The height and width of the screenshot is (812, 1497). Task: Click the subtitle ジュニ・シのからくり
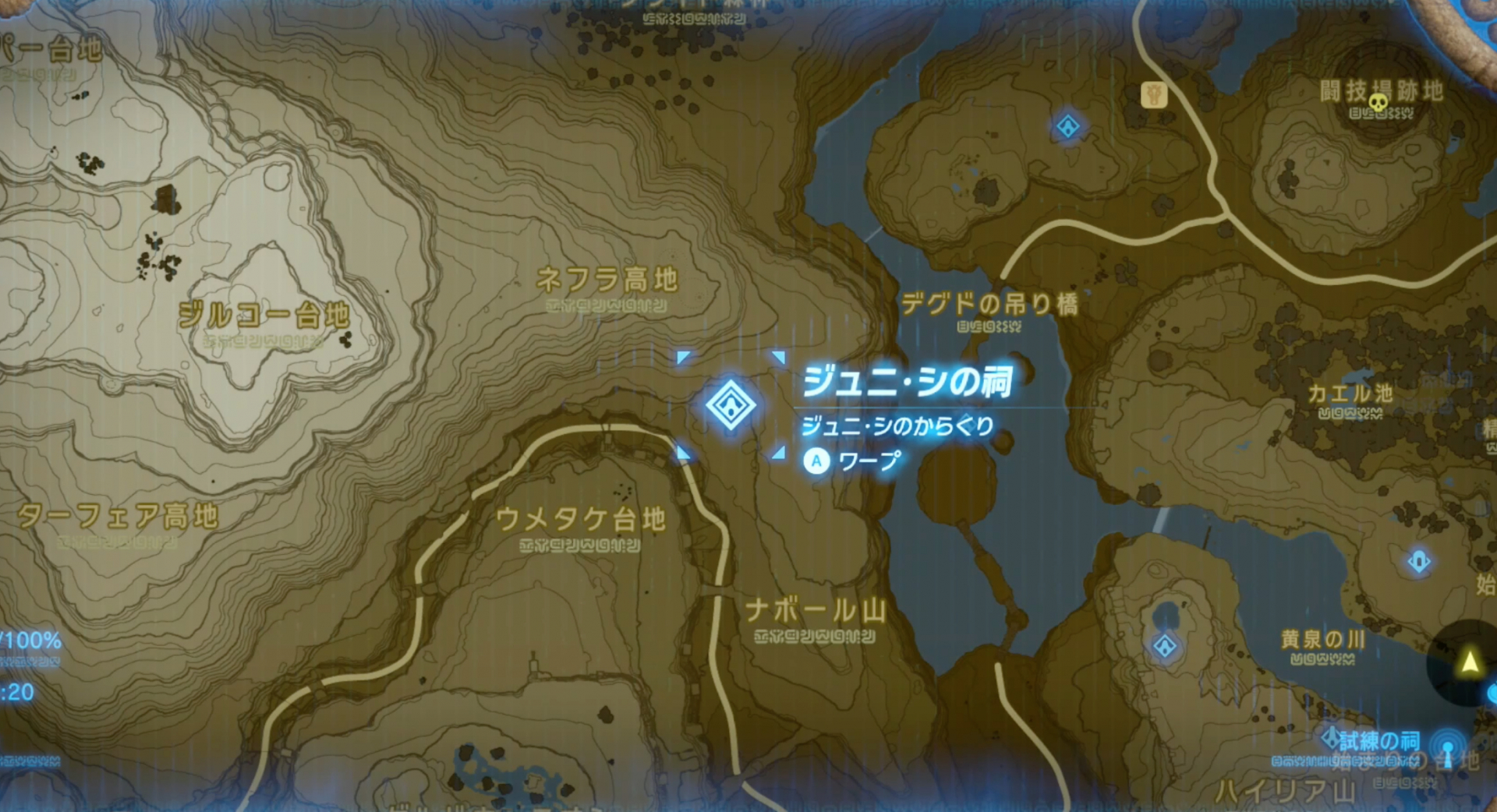pos(897,427)
